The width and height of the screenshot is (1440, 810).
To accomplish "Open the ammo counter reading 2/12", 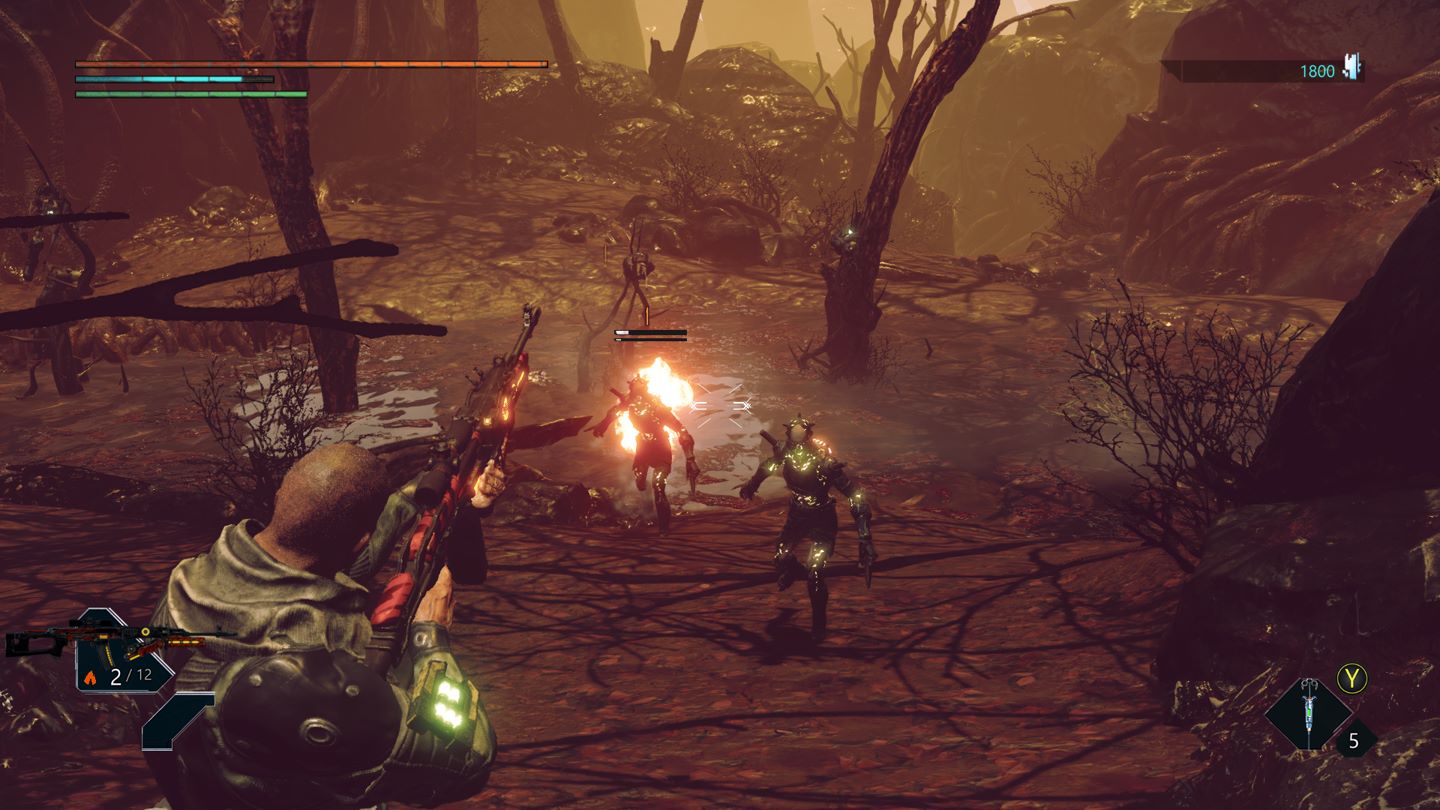I will pyautogui.click(x=131, y=677).
